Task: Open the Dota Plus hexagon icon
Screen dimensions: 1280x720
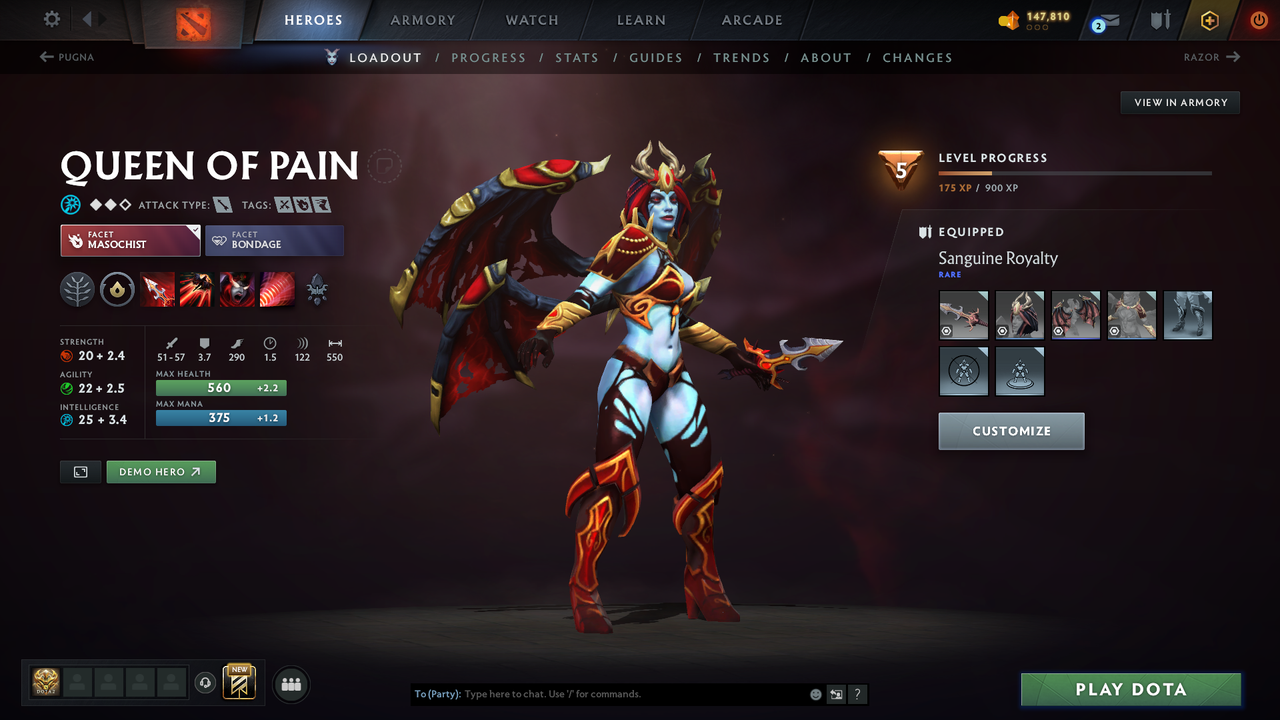Action: (1209, 20)
